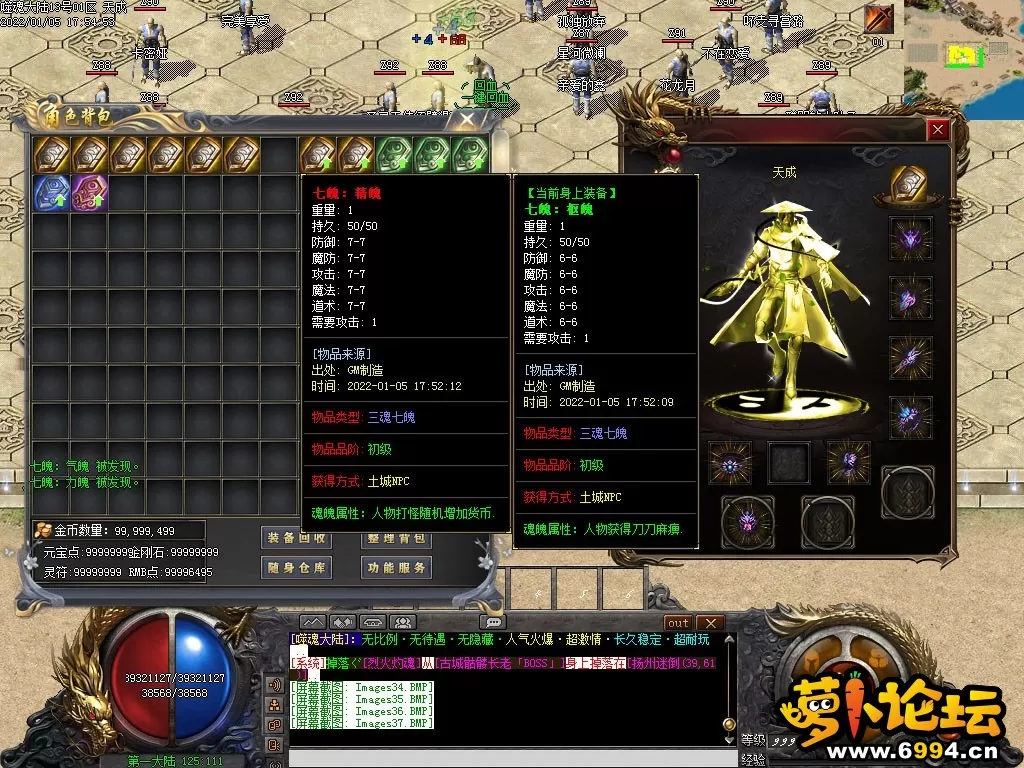Close the character backpack window

pyautogui.click(x=467, y=120)
